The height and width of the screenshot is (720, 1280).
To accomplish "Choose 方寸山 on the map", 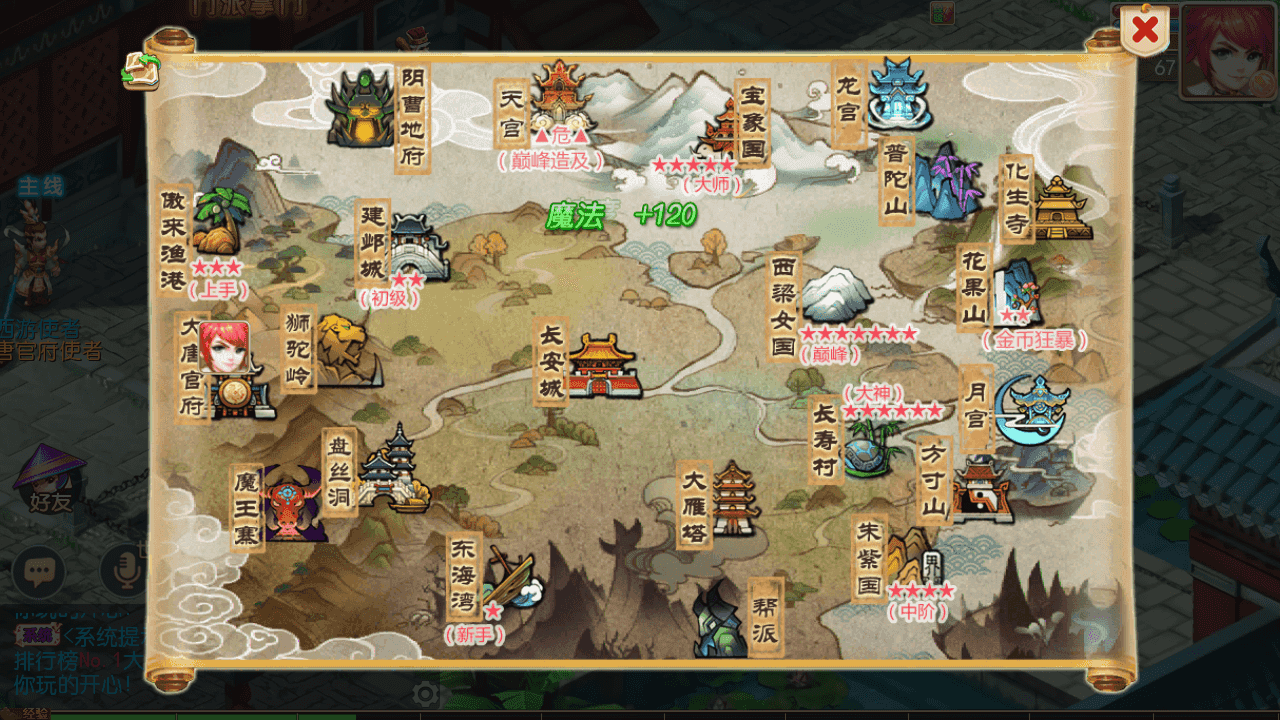I will click(x=981, y=490).
